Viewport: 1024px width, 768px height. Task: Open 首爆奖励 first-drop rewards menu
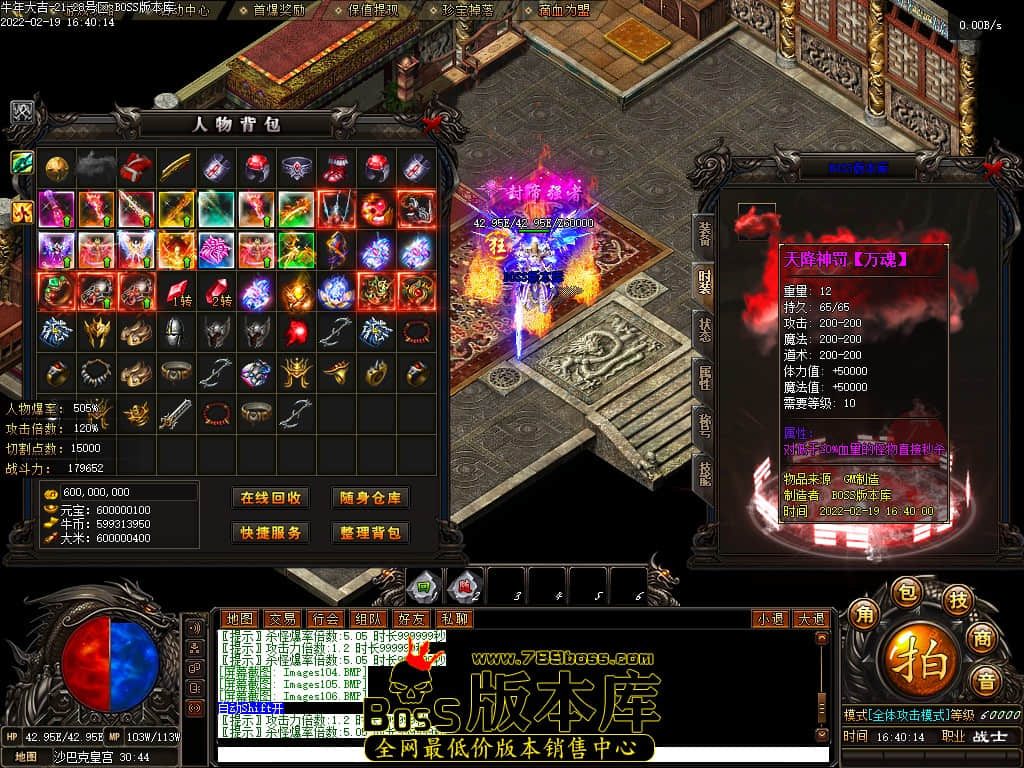pyautogui.click(x=279, y=10)
